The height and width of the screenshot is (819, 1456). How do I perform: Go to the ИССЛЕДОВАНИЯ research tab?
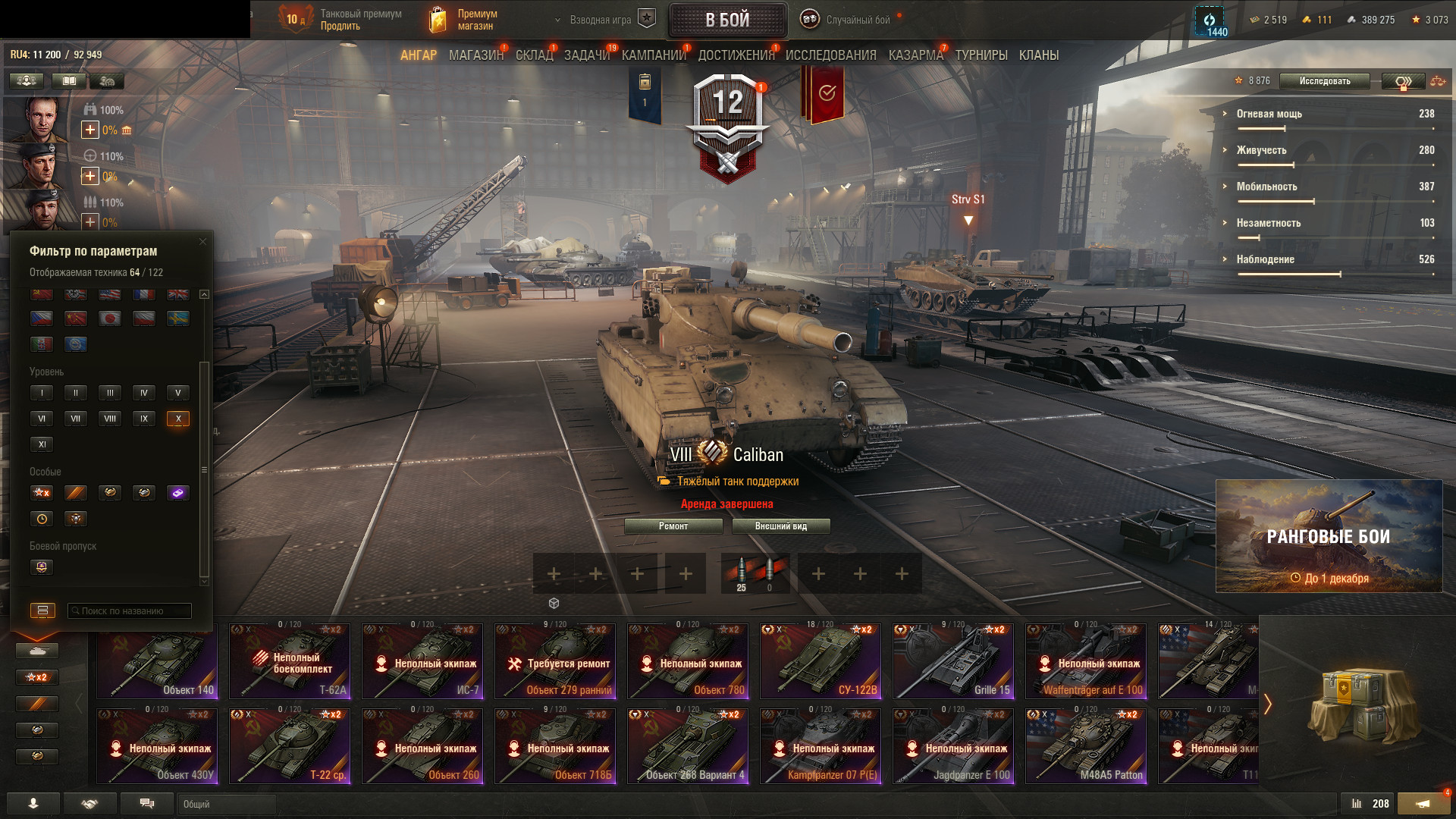[830, 55]
